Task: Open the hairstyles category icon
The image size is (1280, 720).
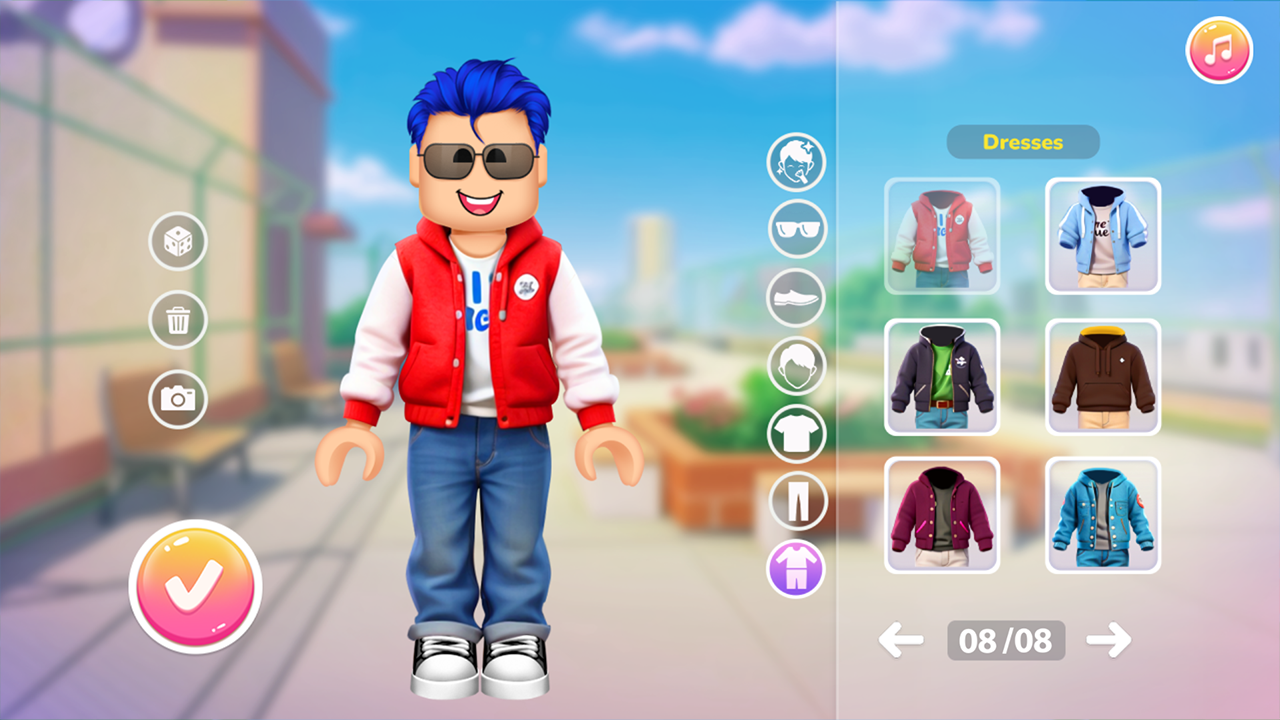Action: tap(797, 366)
